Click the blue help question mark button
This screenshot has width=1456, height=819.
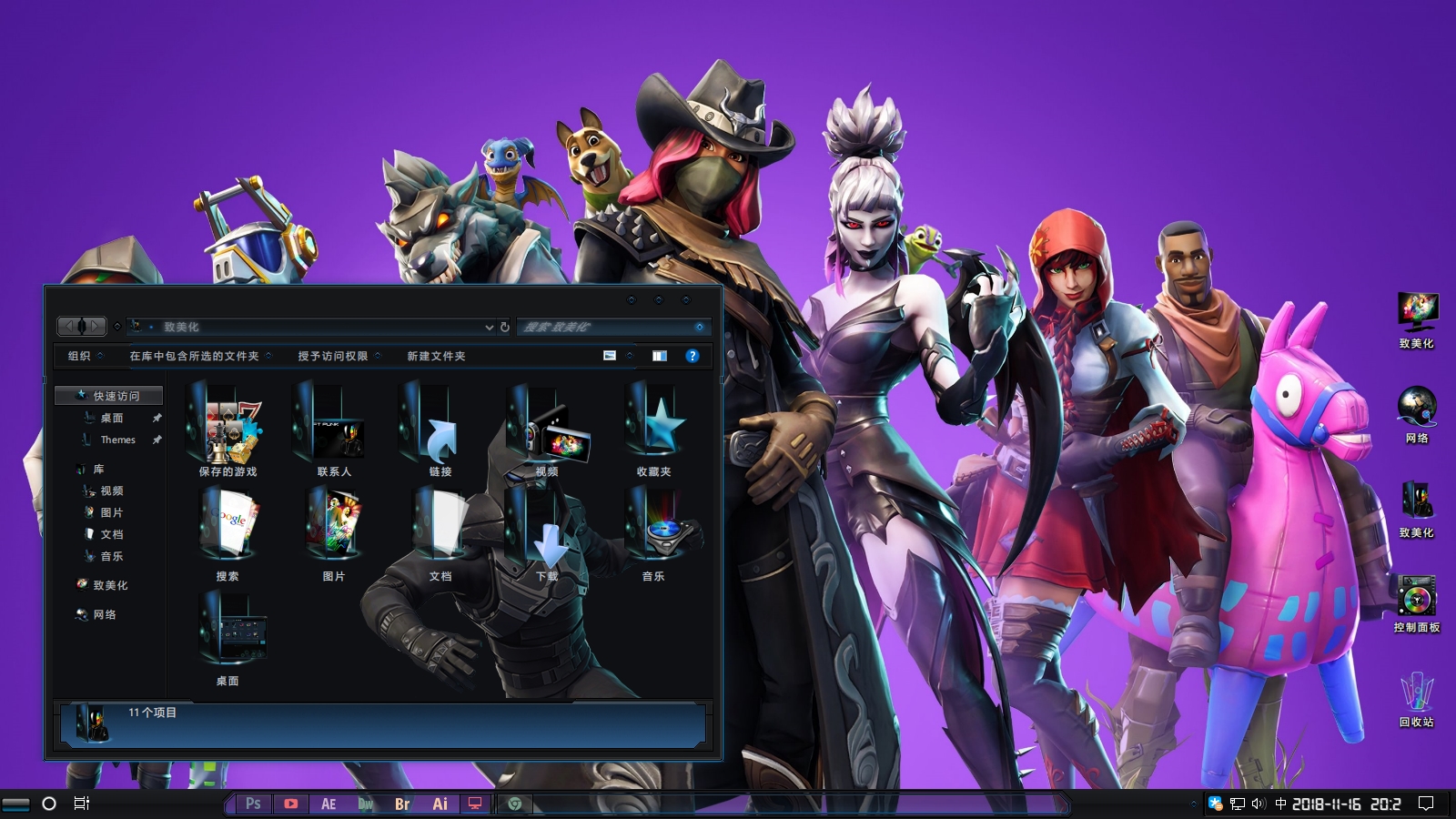click(693, 356)
